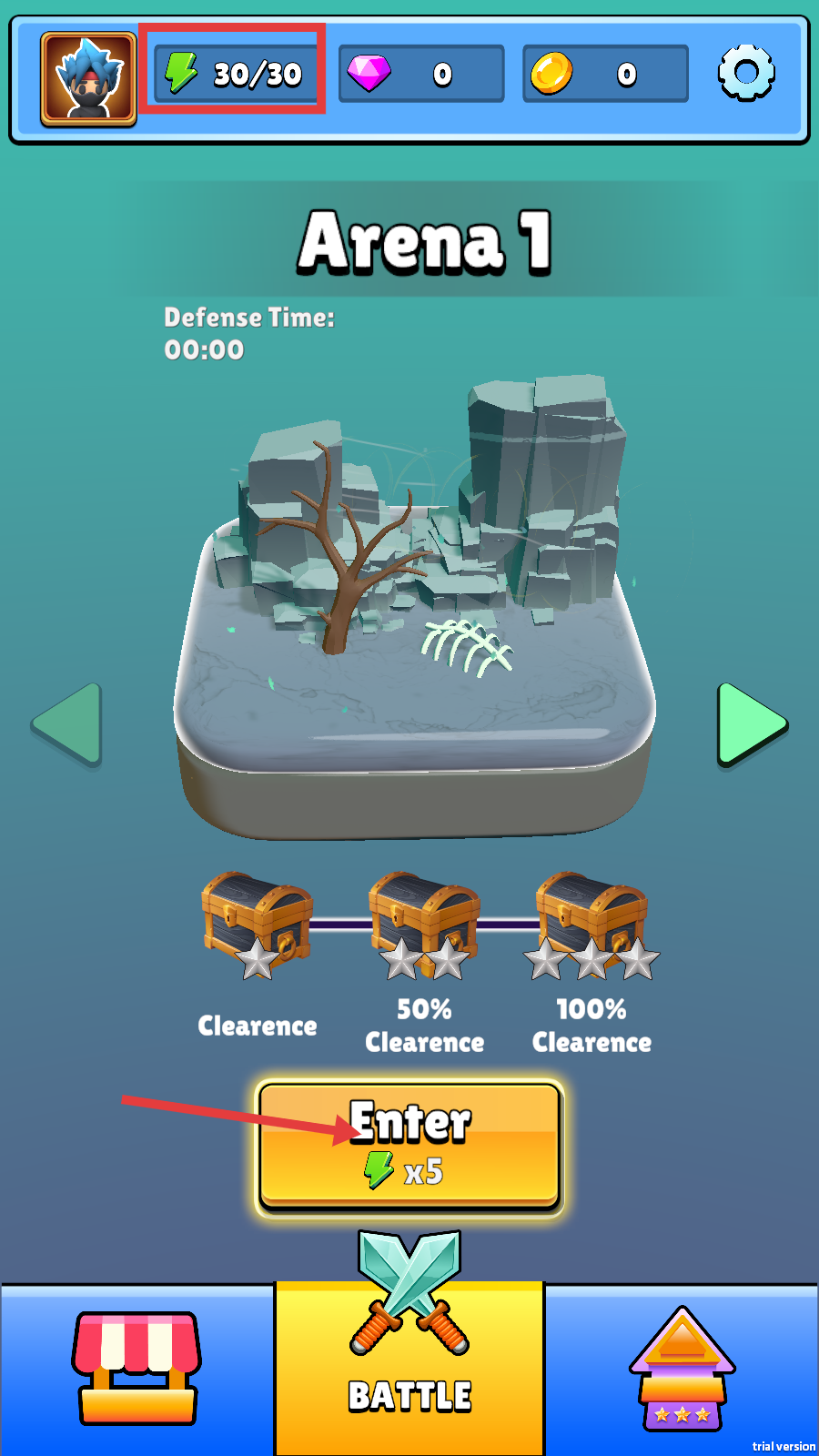This screenshot has height=1456, width=819.
Task: Go to the next arena
Action: coord(751,724)
